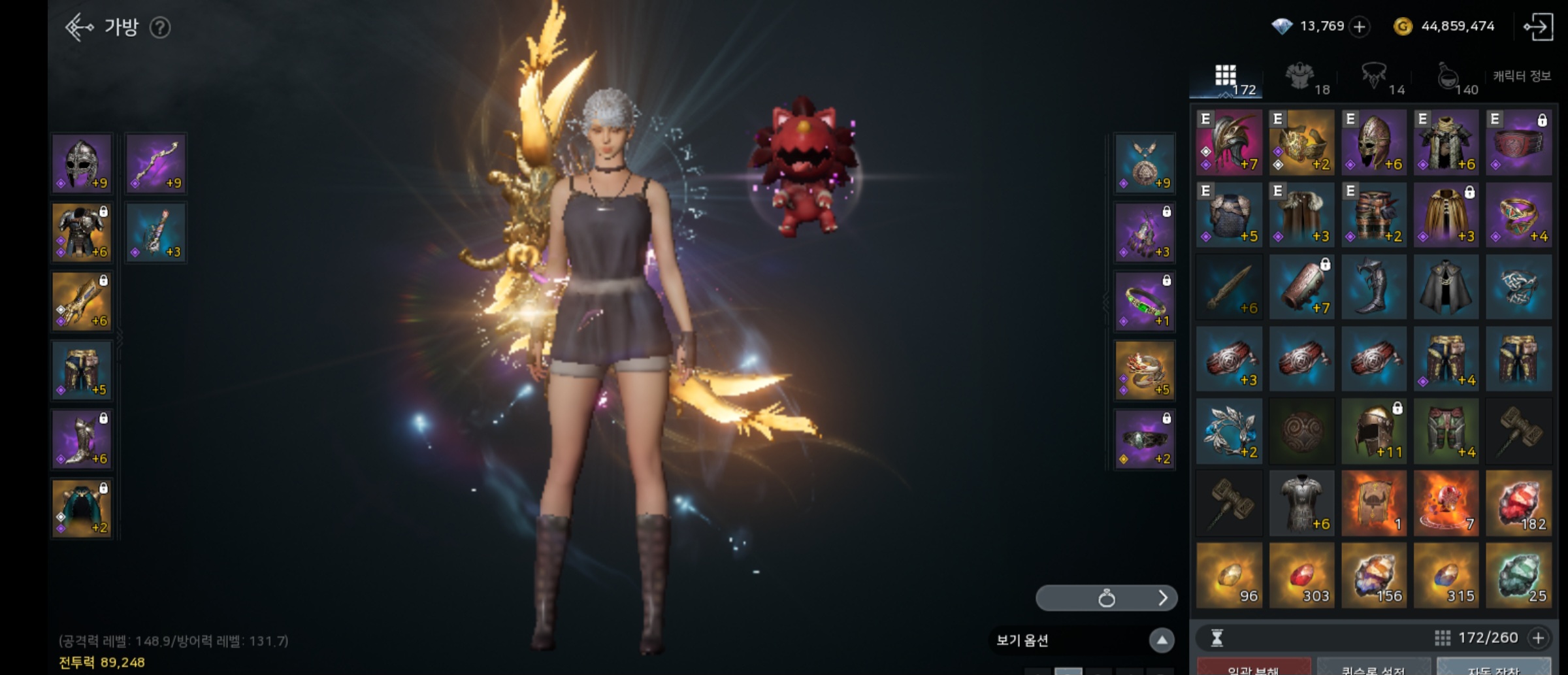Screen dimensions: 1568x675
Task: Expand bag capacity with the plus button
Action: (x=1539, y=638)
